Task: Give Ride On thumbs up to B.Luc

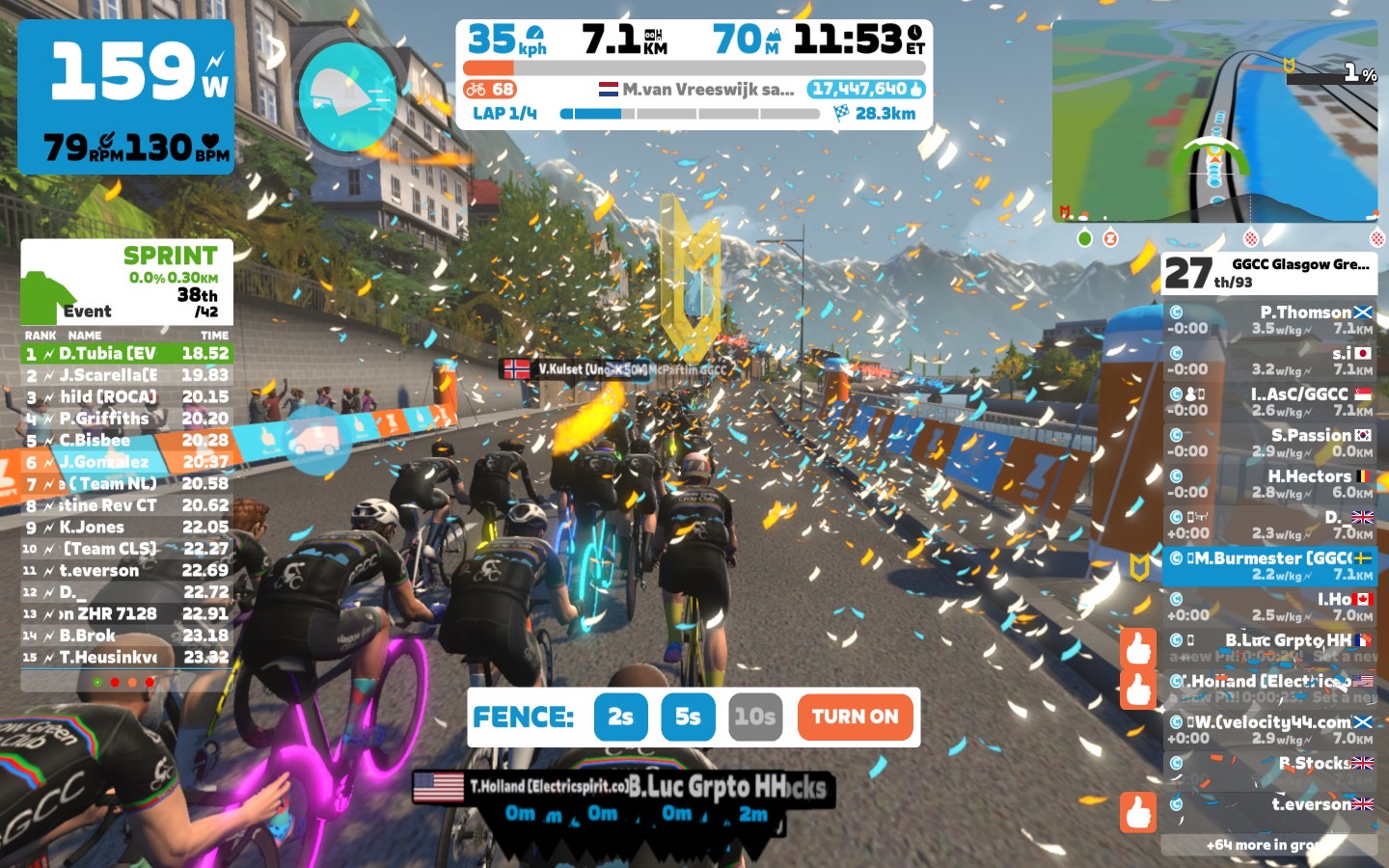Action: [x=1138, y=648]
